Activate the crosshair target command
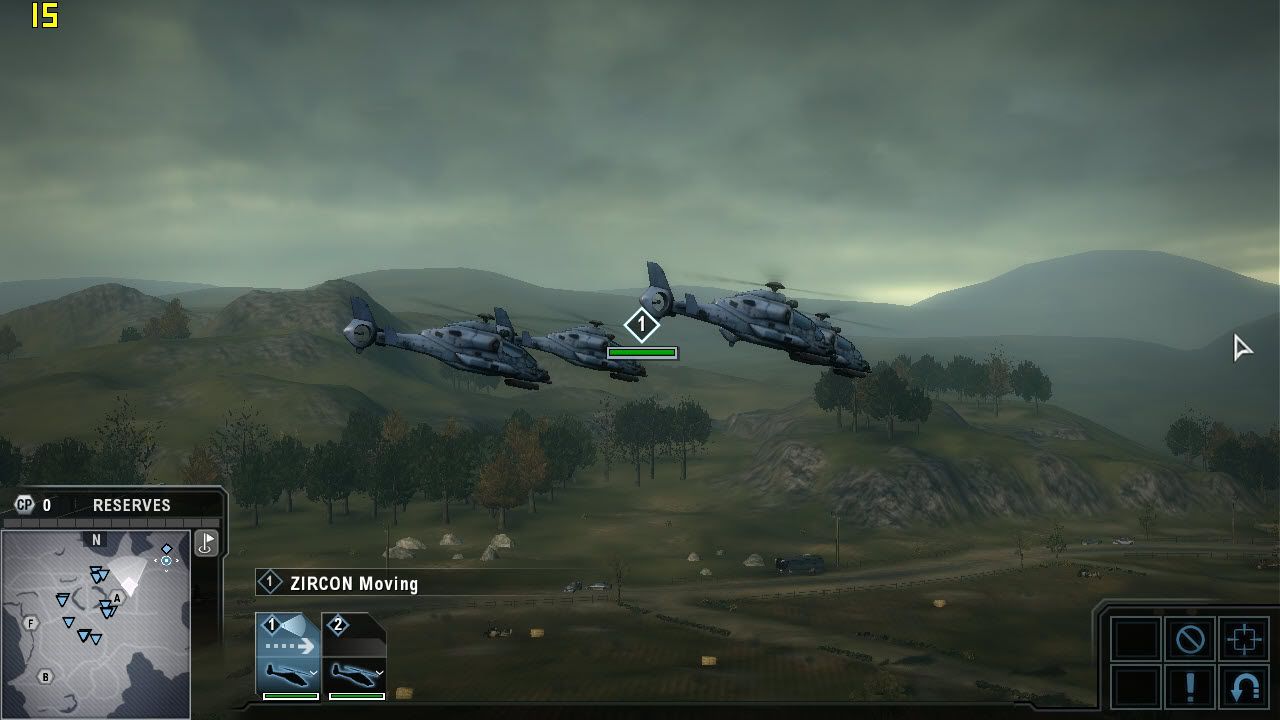 pyautogui.click(x=1244, y=639)
